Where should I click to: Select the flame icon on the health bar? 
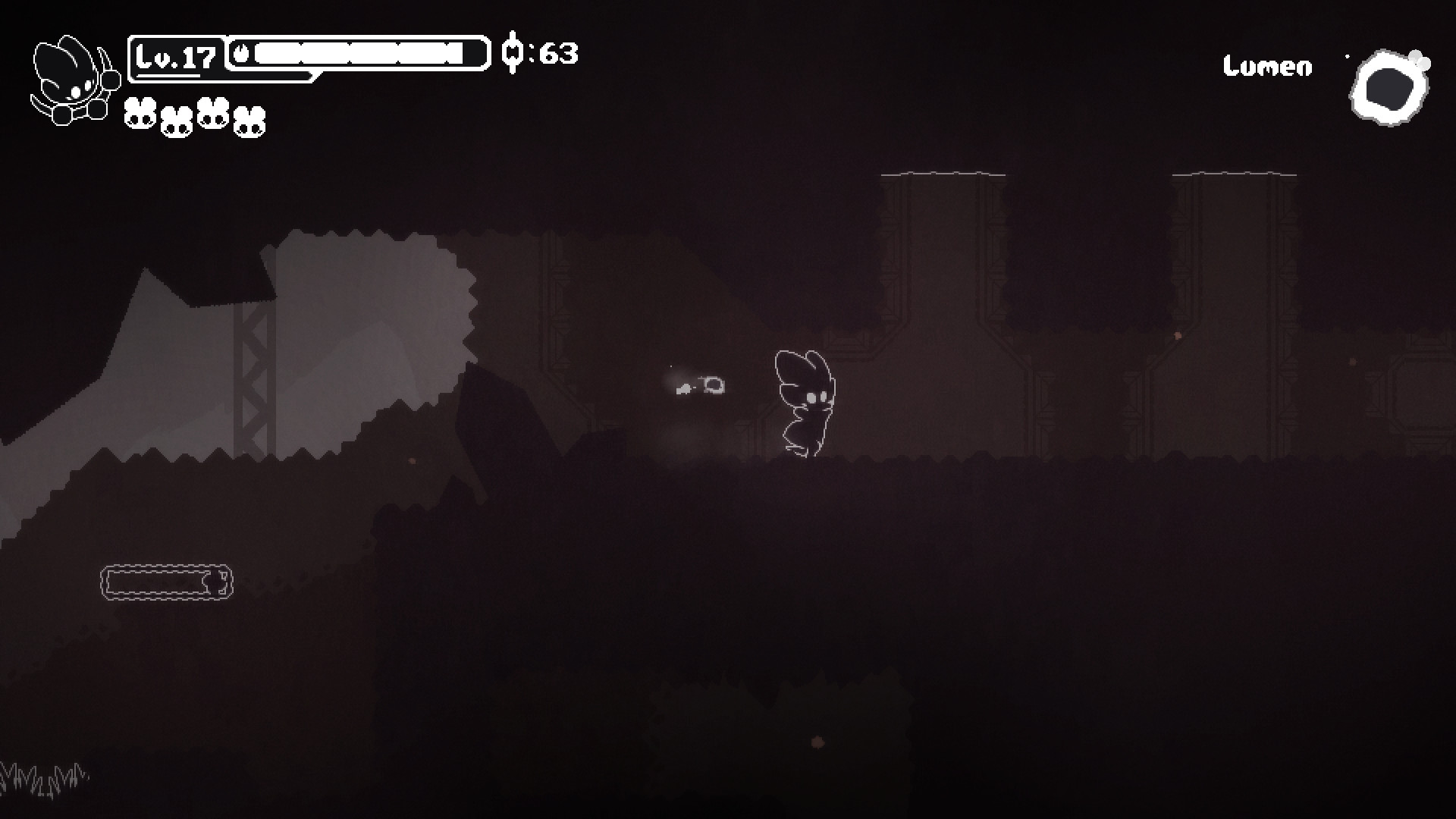click(243, 52)
